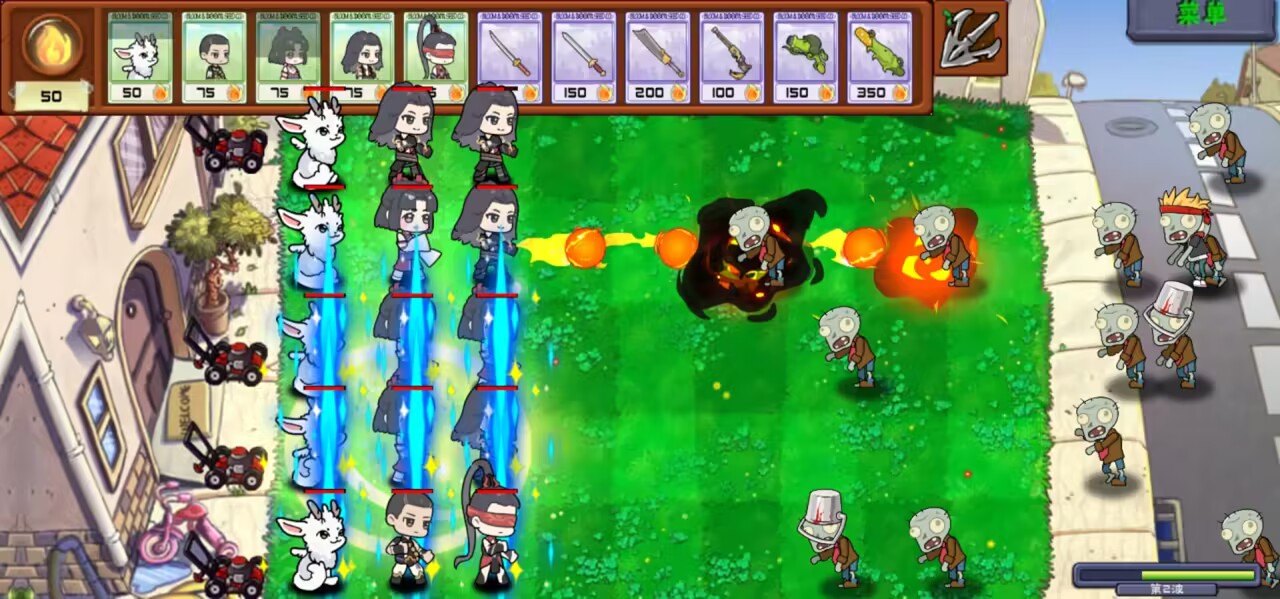Select the 150-cost green plant gun card
Viewport: 1280px width, 599px height.
806,57
